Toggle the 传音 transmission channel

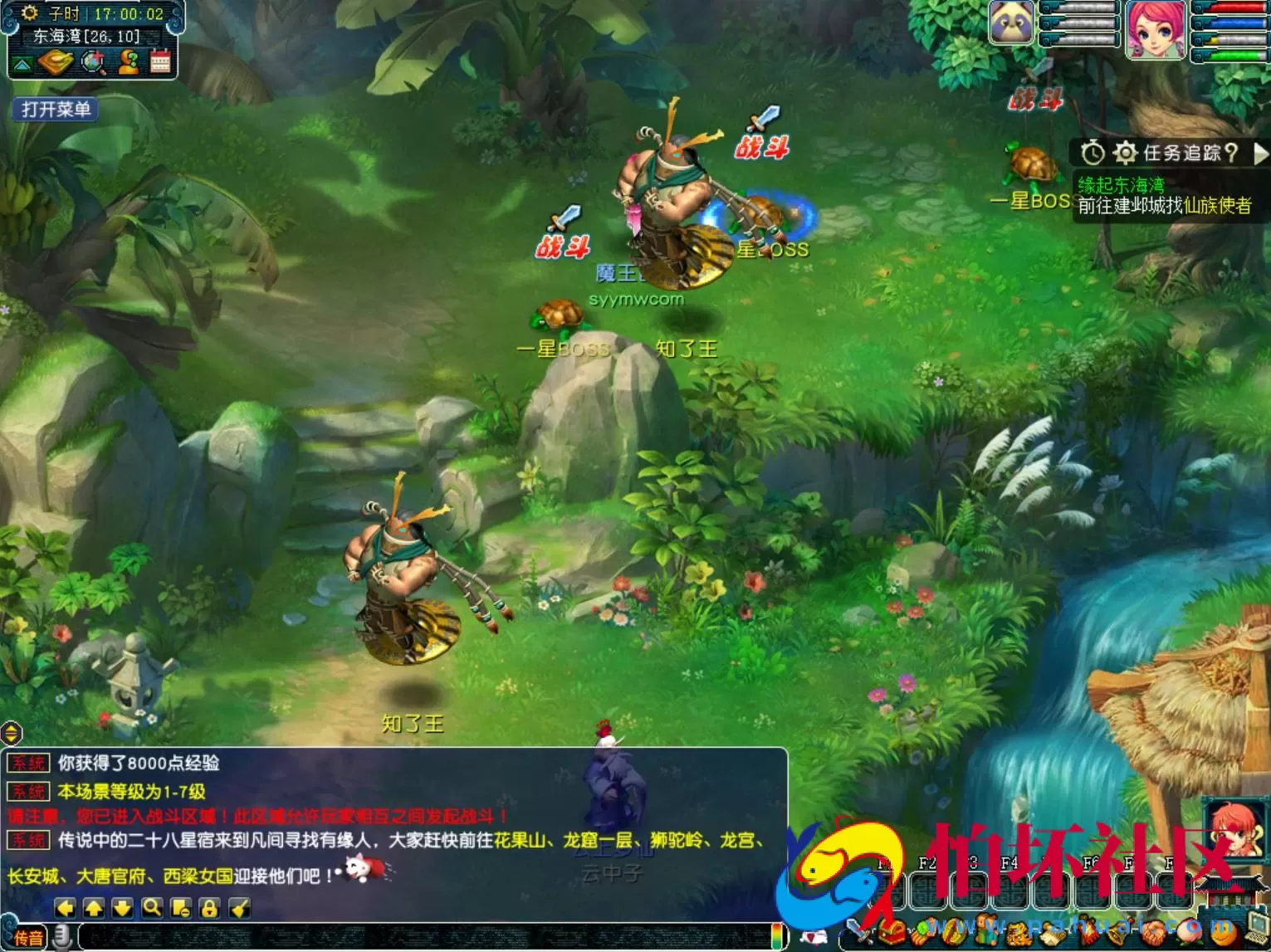30,935
